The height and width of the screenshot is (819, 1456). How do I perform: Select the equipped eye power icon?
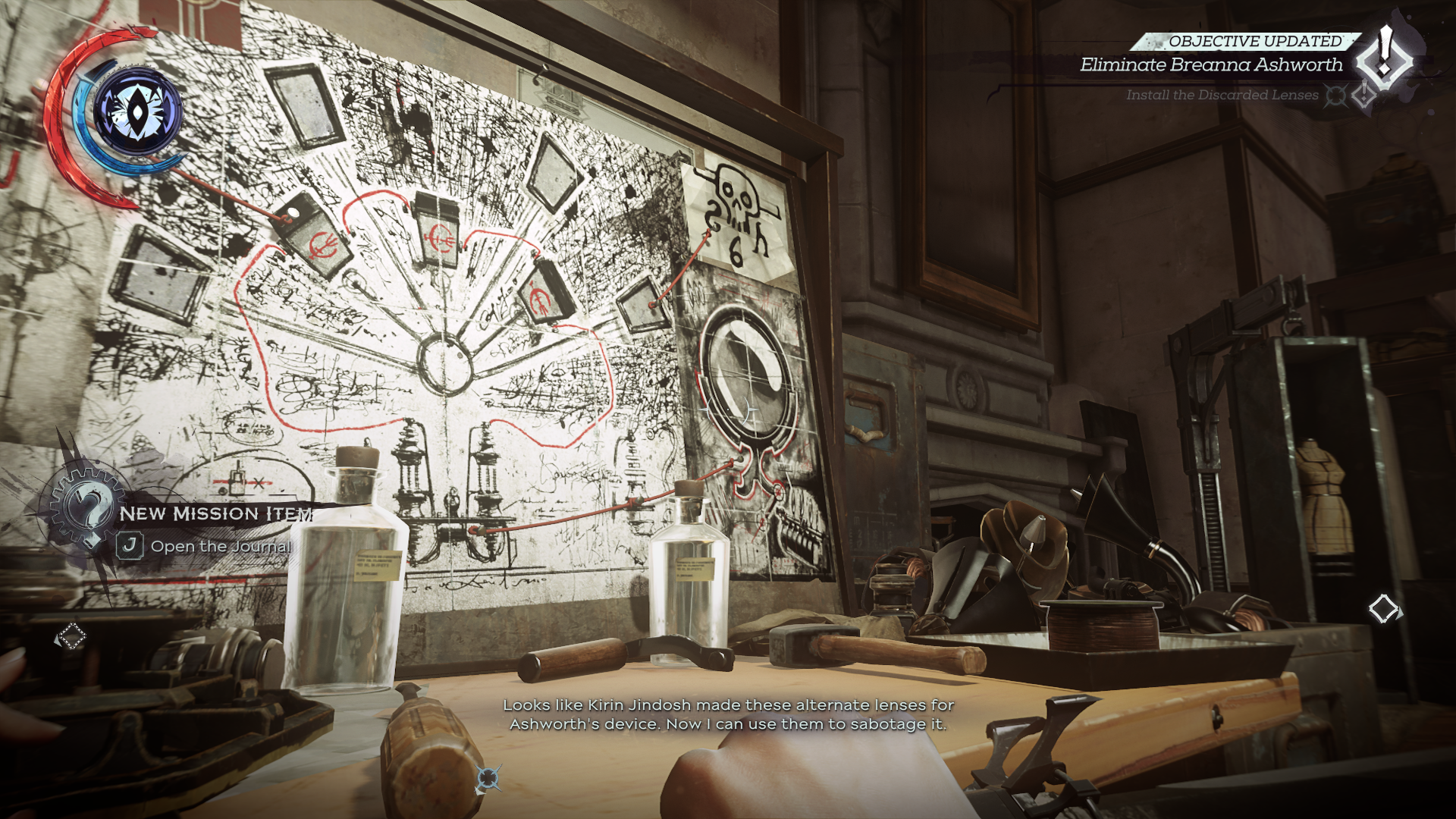tap(137, 112)
